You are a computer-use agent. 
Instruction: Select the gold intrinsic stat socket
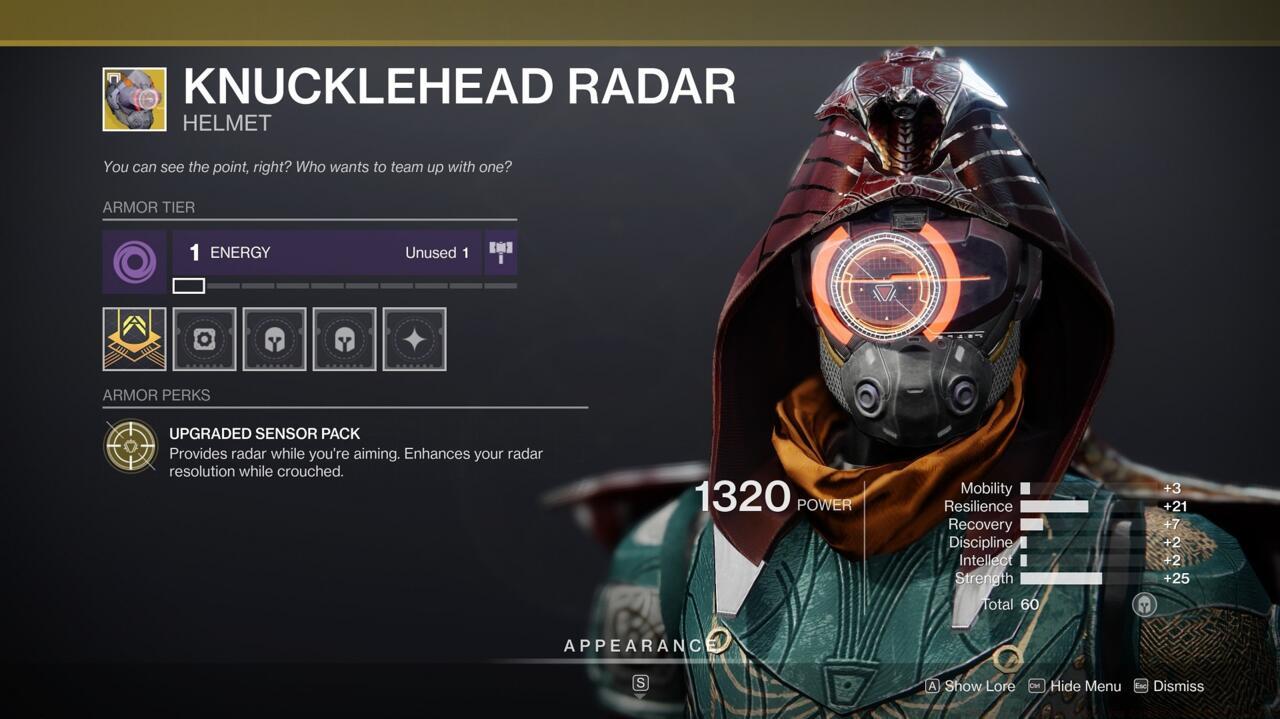(x=134, y=339)
